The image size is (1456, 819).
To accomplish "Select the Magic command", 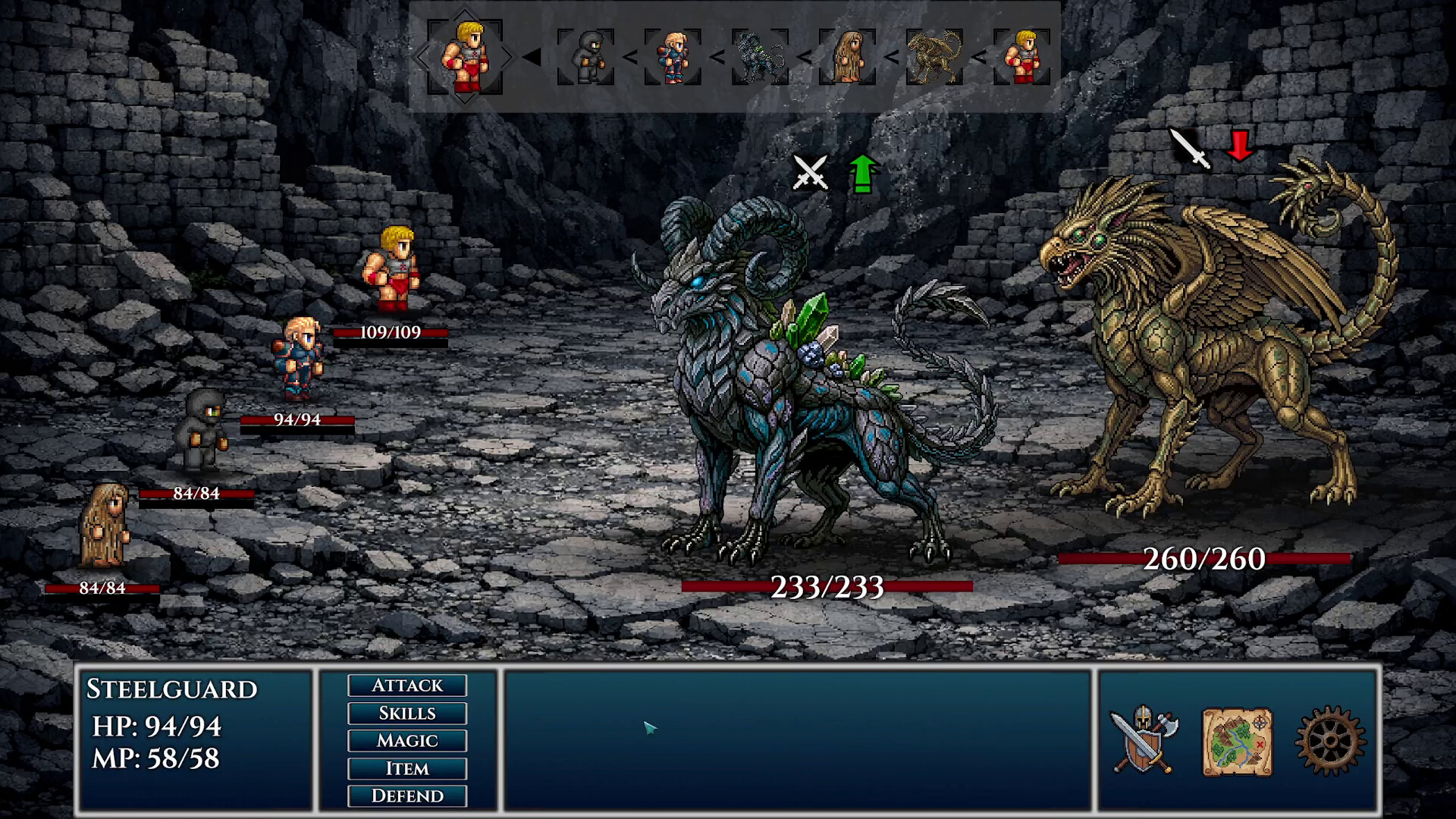I will point(407,741).
